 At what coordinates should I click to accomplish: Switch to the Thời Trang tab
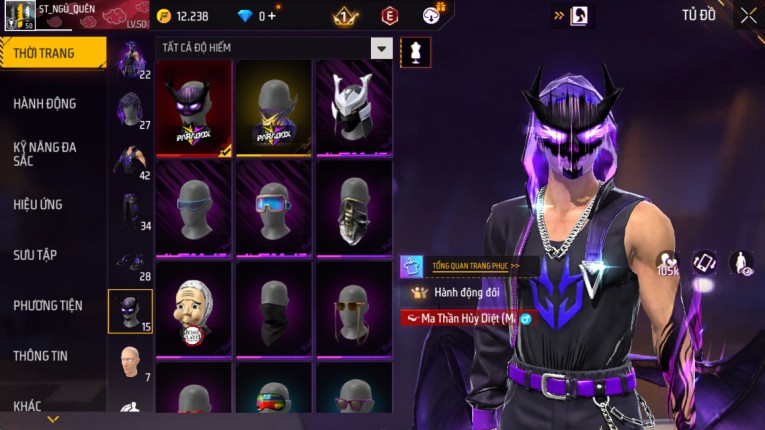(50, 53)
